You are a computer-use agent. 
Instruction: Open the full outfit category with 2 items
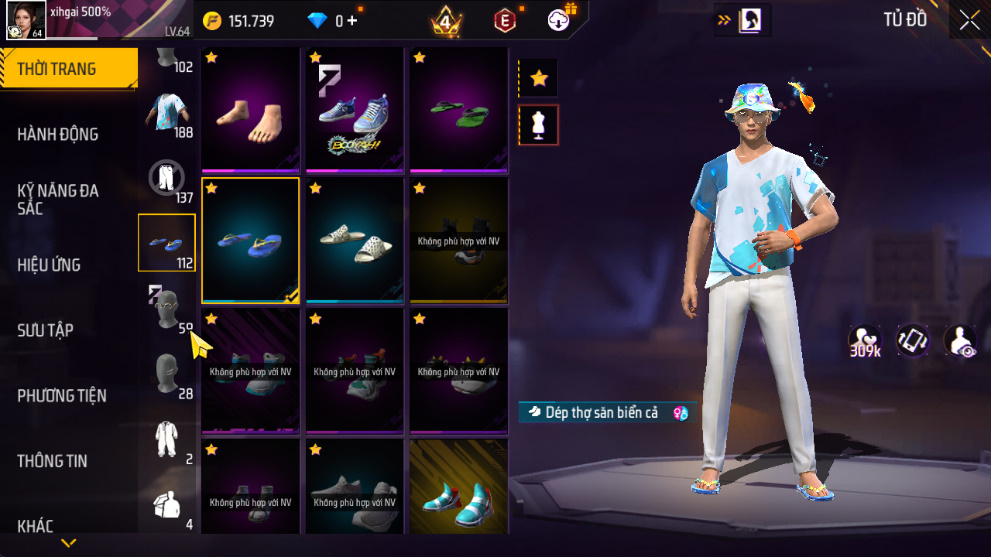pyautogui.click(x=167, y=439)
